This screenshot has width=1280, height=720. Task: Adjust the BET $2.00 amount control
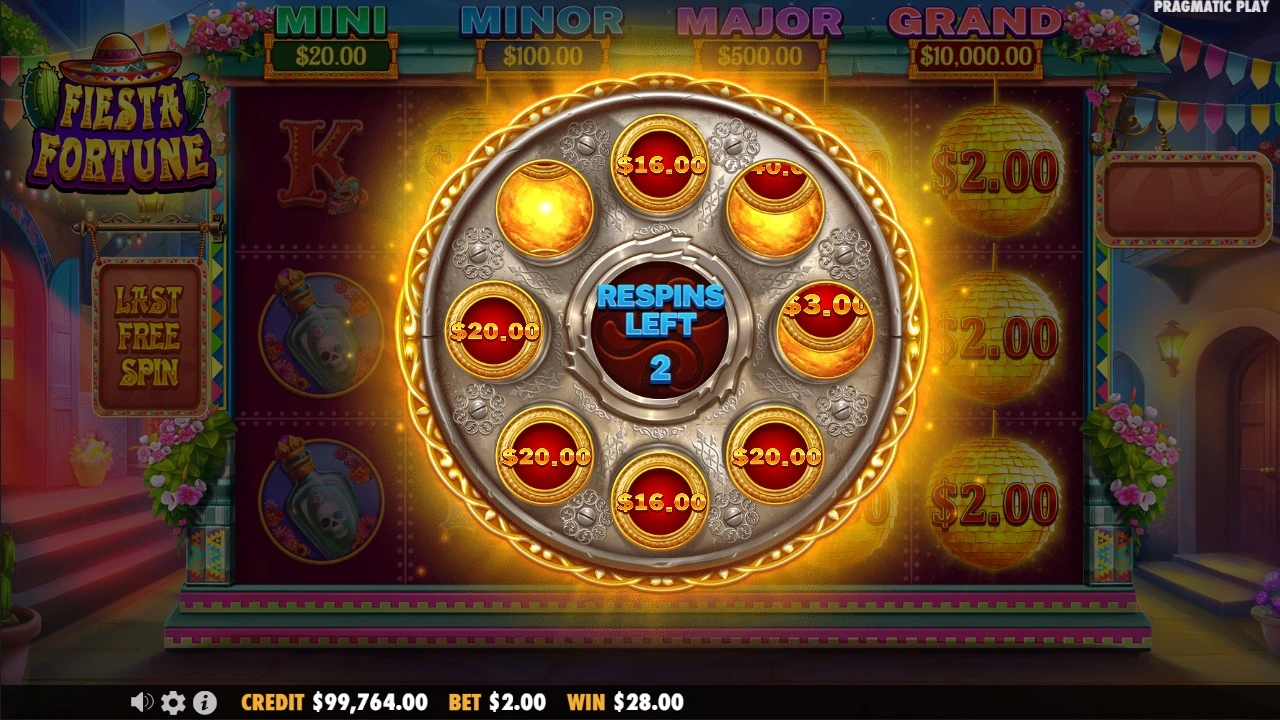pyautogui.click(x=500, y=702)
